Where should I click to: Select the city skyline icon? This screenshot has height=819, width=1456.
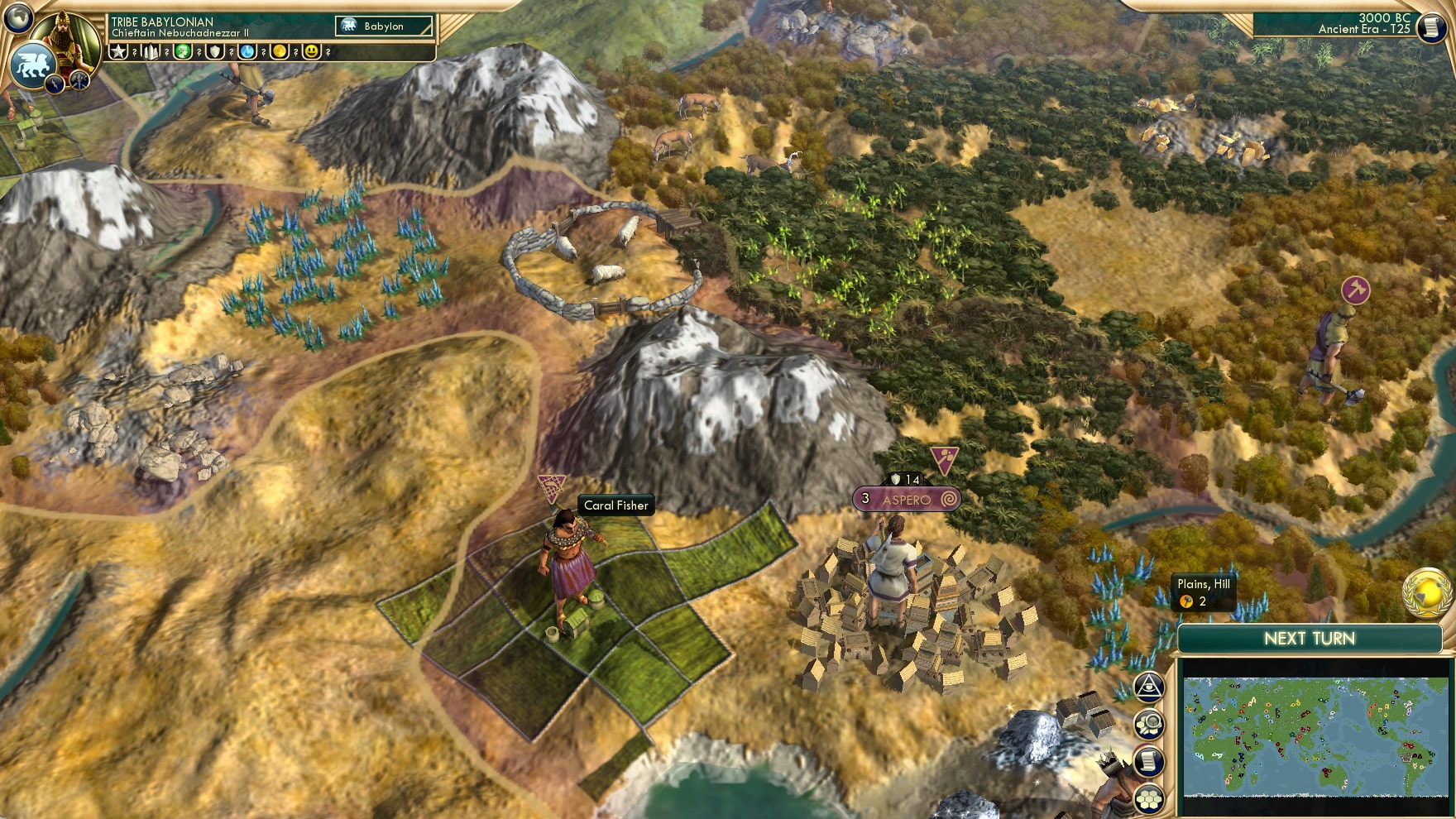pyautogui.click(x=151, y=51)
